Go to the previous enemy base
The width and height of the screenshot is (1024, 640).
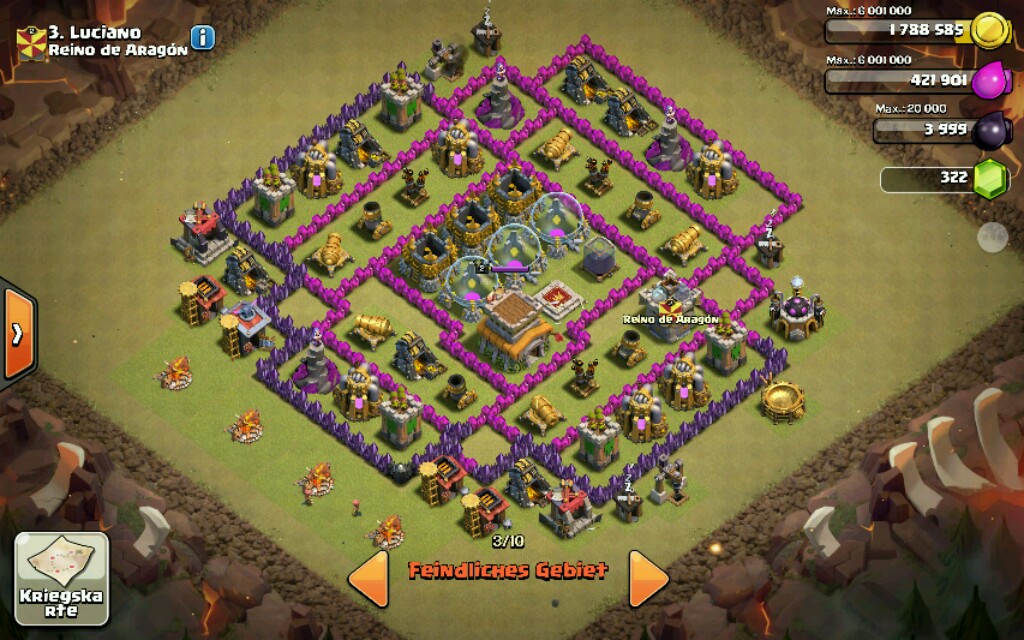tap(368, 578)
